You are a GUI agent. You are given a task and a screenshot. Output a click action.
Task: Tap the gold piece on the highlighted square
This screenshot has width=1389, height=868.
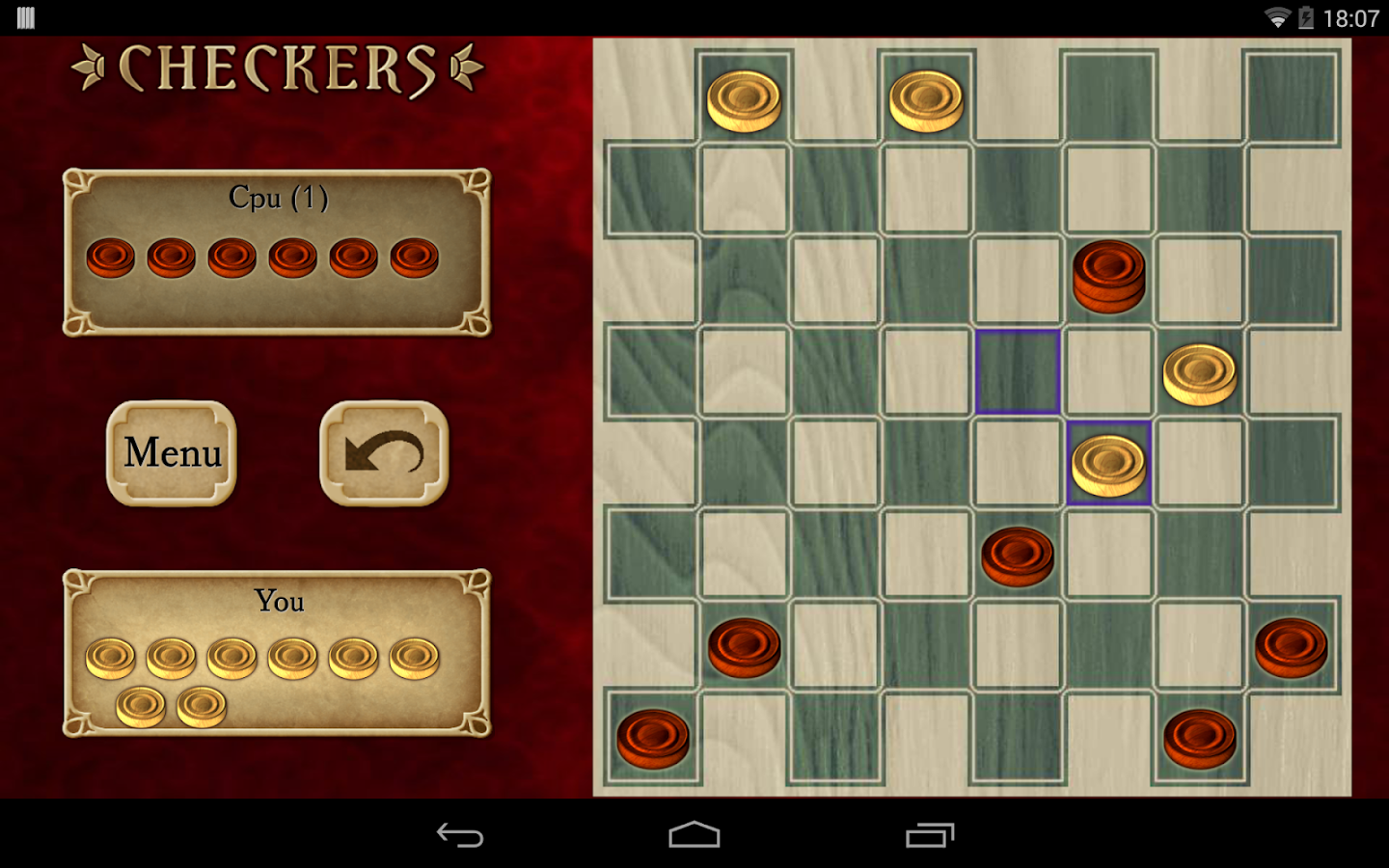(x=1109, y=466)
